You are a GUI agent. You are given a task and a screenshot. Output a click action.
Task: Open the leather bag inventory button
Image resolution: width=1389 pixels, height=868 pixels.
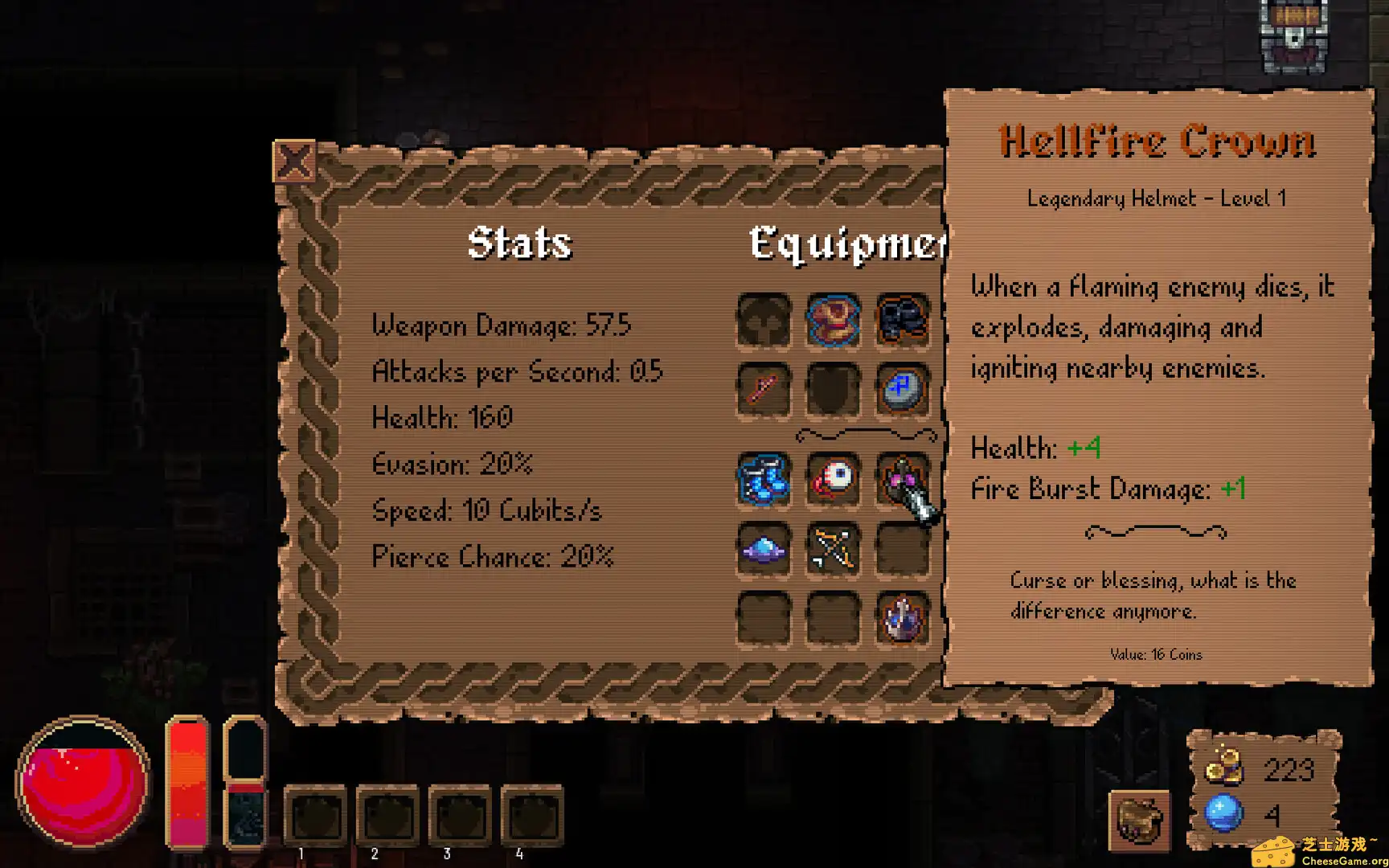pos(1139,820)
